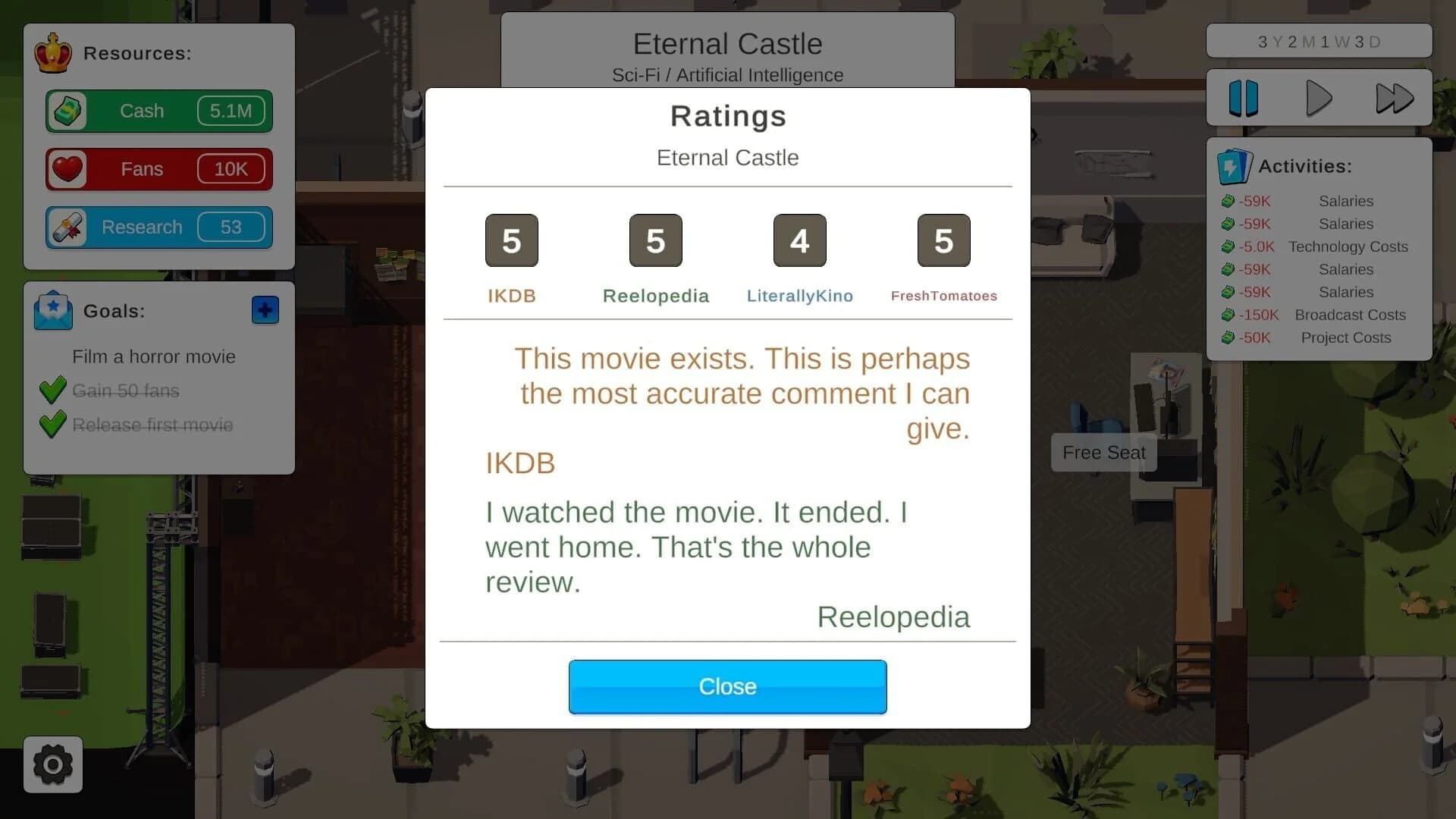
Task: Open the FreshTomatoes rating score box
Action: pyautogui.click(x=943, y=240)
